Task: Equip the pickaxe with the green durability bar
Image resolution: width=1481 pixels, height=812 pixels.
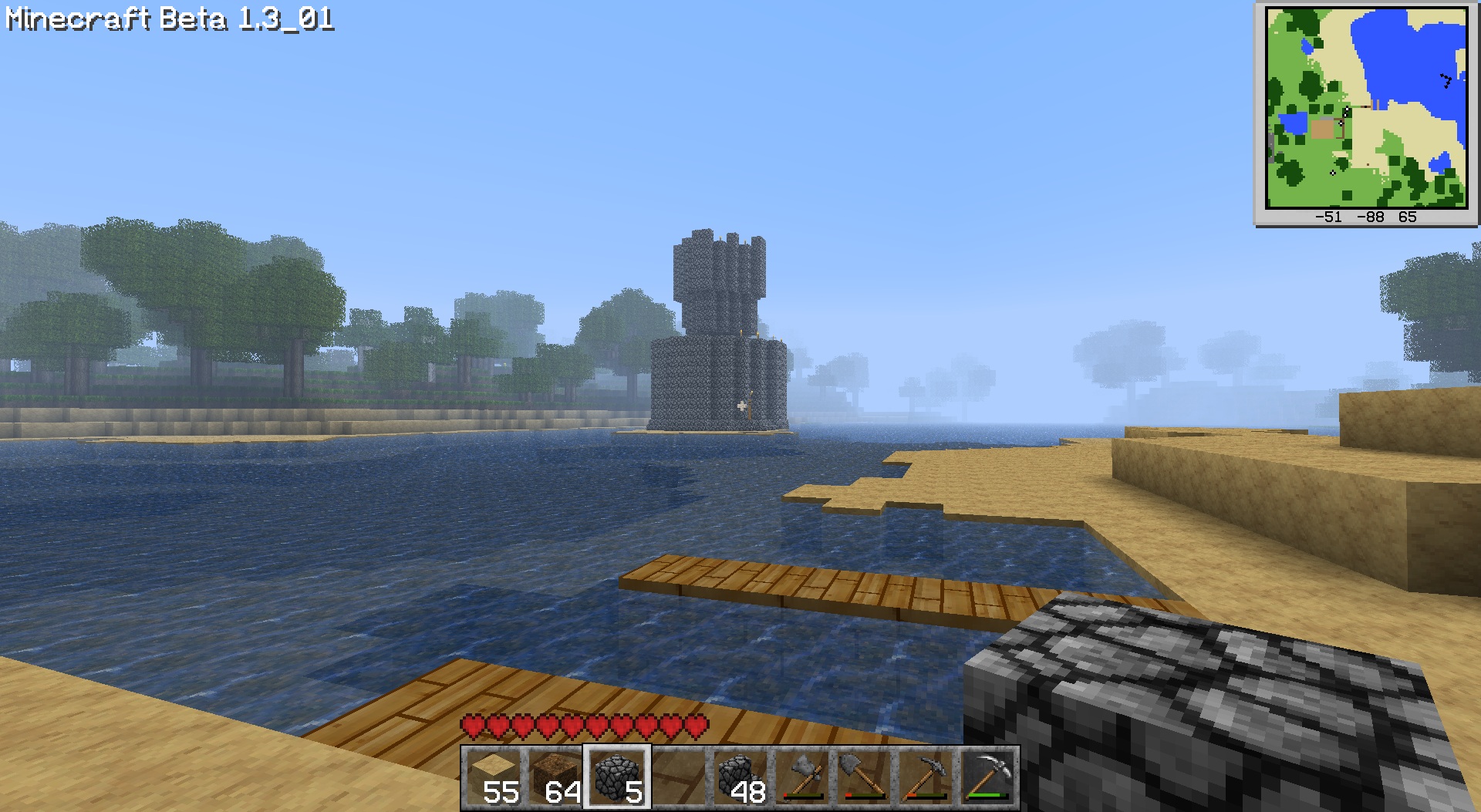Action: 987,777
